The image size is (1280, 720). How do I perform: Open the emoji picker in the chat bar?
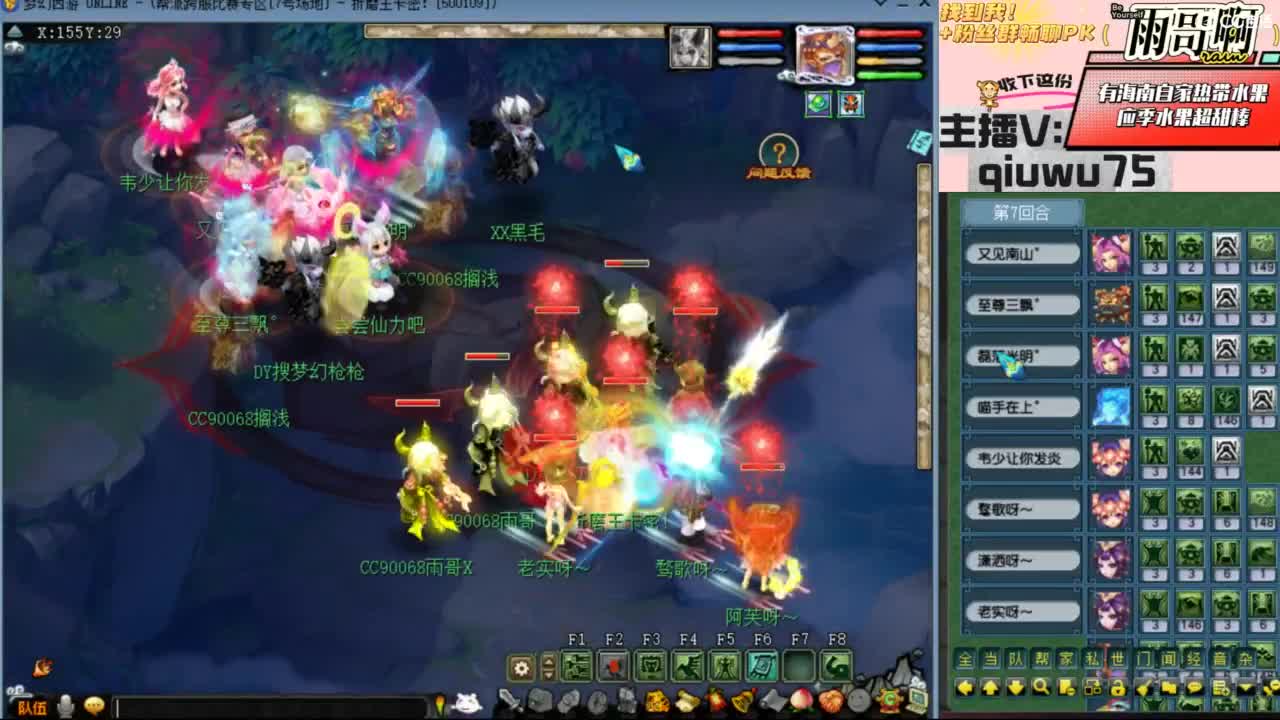(x=94, y=706)
